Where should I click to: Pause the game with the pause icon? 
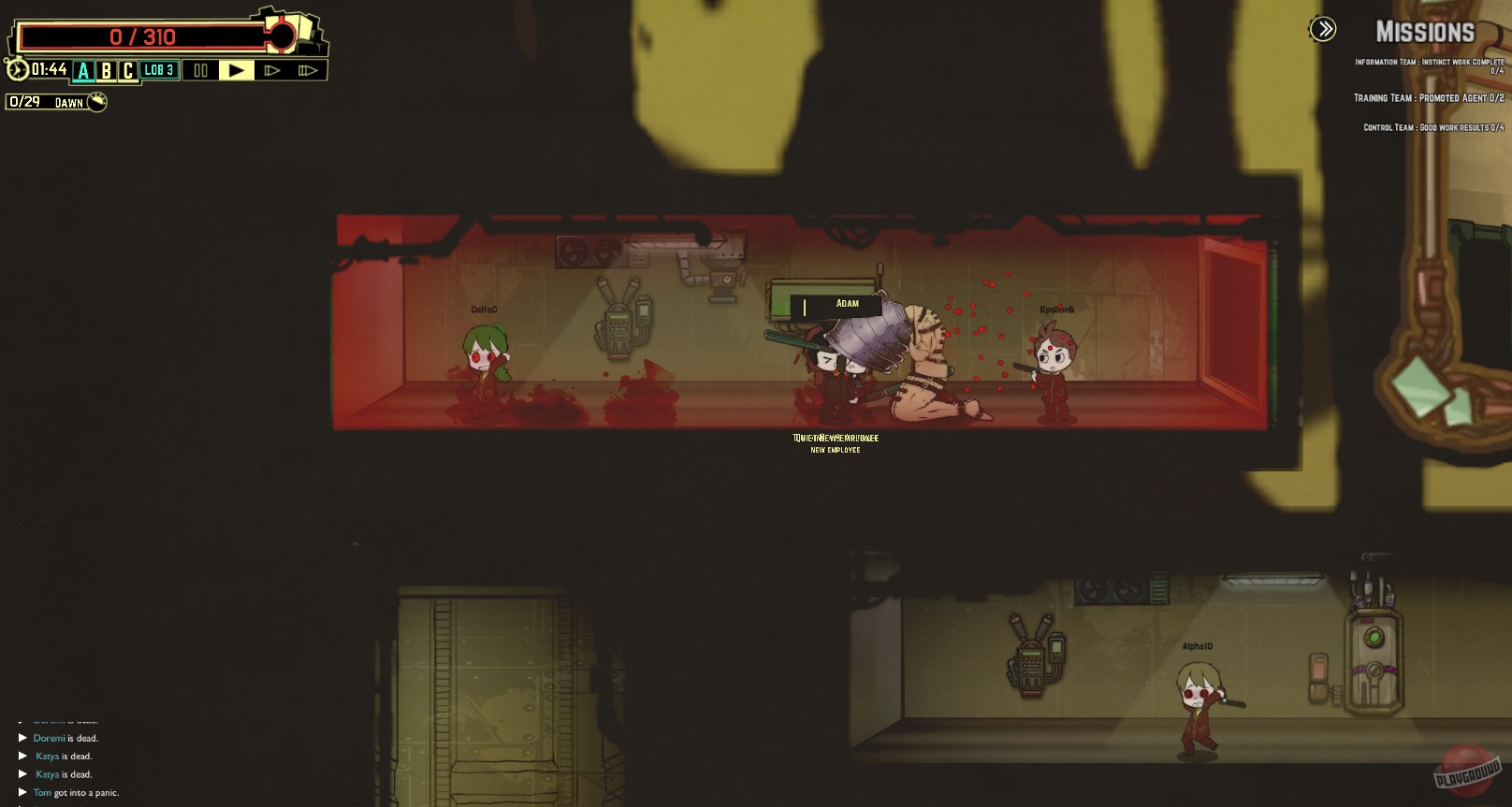tap(200, 69)
